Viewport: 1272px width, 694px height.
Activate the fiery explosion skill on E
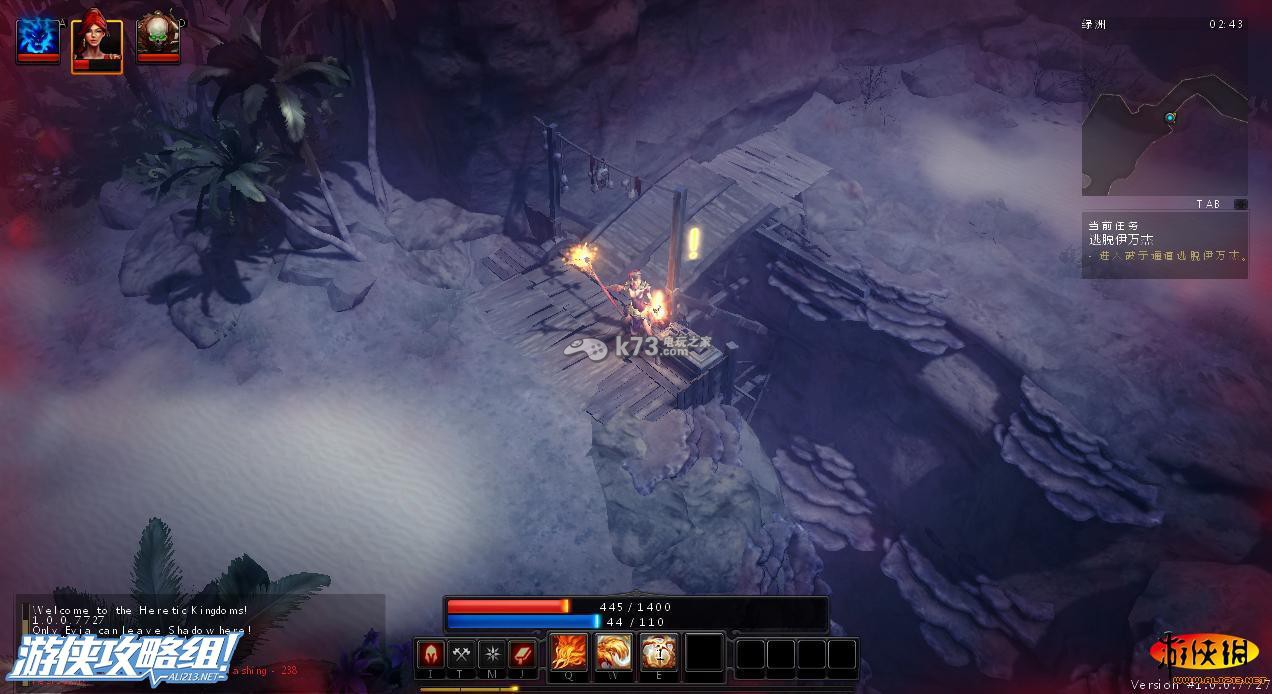pos(659,653)
